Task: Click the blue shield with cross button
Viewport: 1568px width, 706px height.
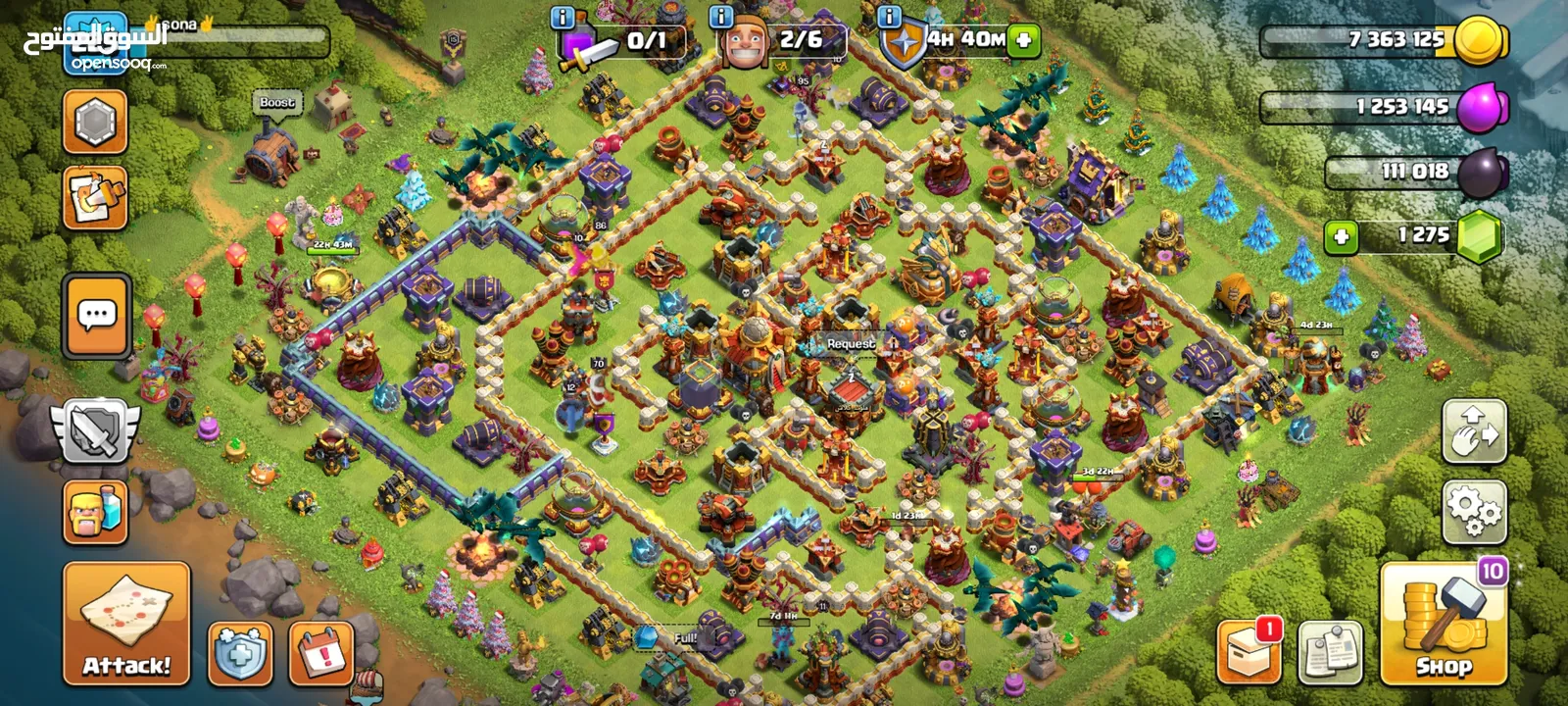Action: coord(240,653)
